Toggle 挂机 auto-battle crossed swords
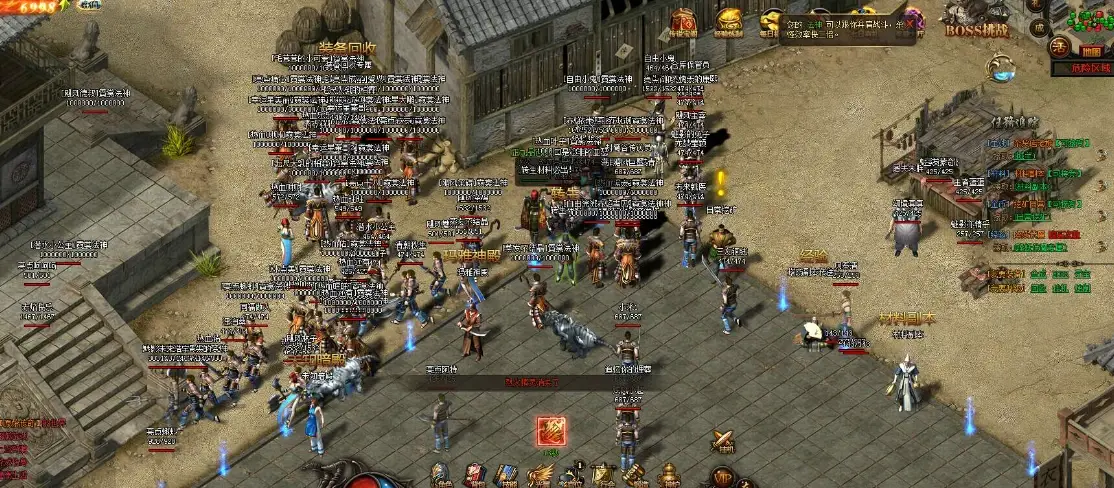Viewport: 1114px width, 488px height. pos(722,441)
